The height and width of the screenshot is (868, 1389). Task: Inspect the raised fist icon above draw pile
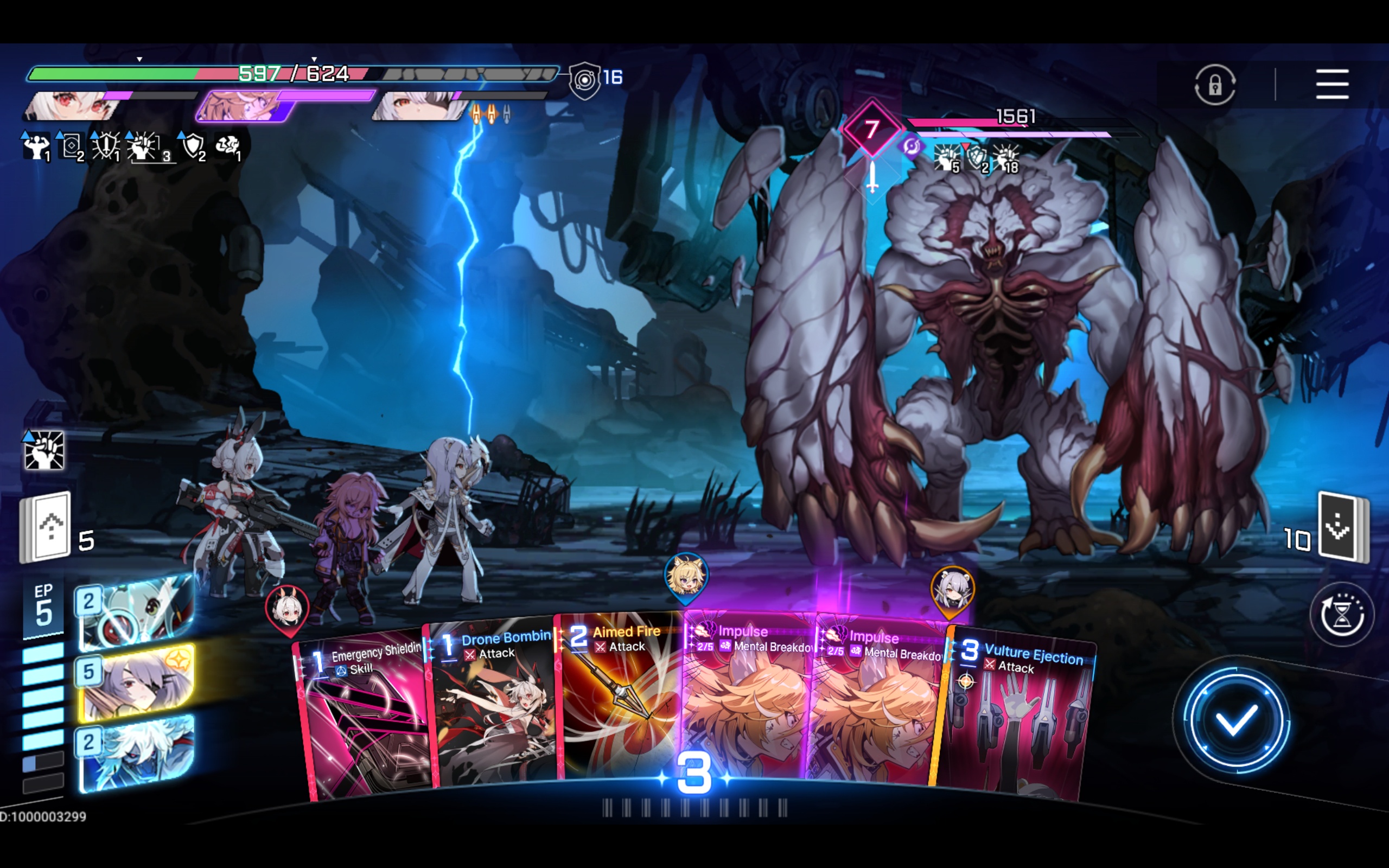click(x=43, y=450)
